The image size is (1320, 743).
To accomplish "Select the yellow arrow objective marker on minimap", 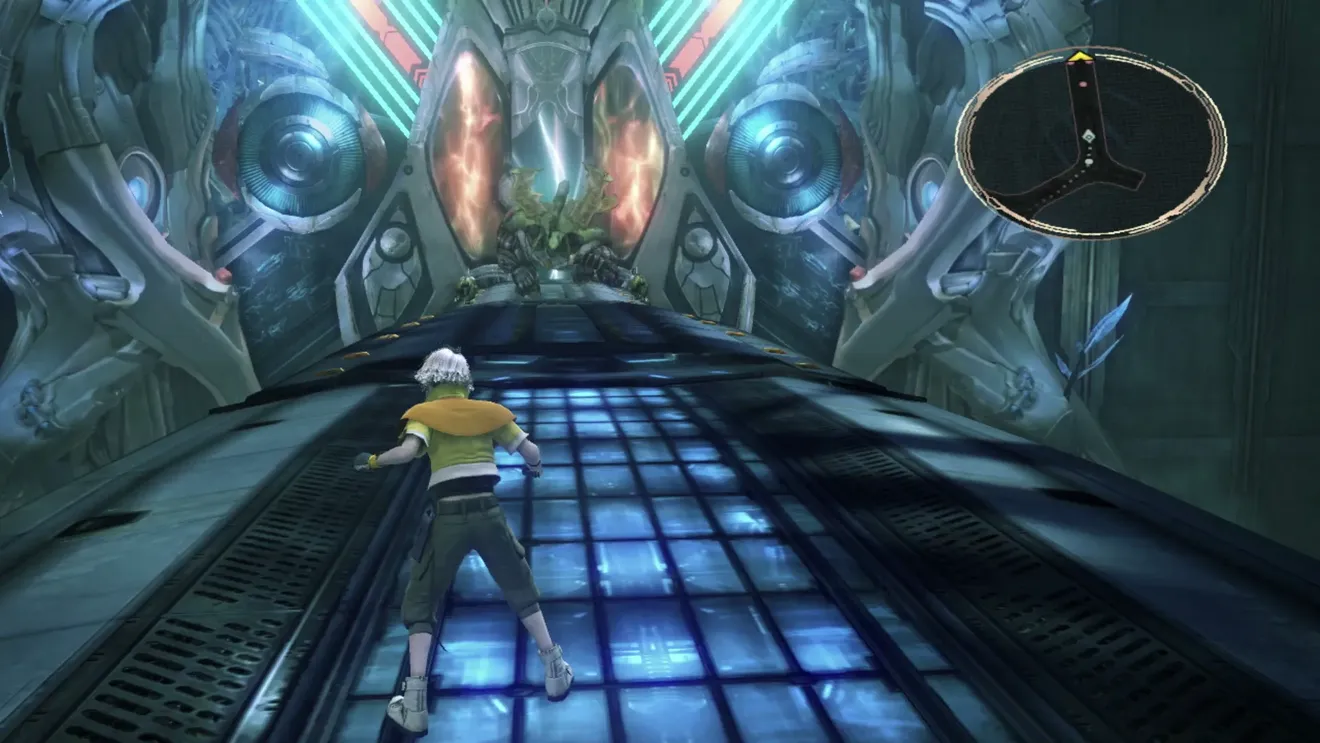I will pos(1077,57).
